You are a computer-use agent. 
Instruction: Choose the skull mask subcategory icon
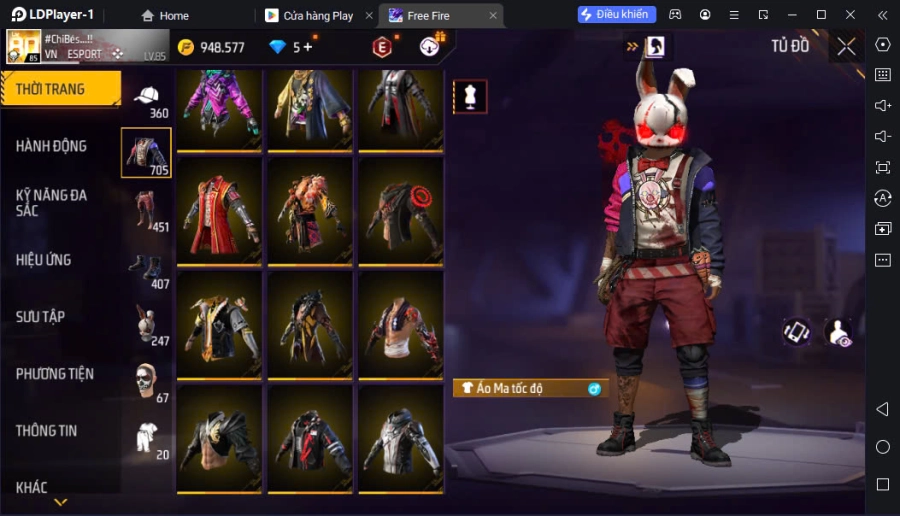(147, 381)
